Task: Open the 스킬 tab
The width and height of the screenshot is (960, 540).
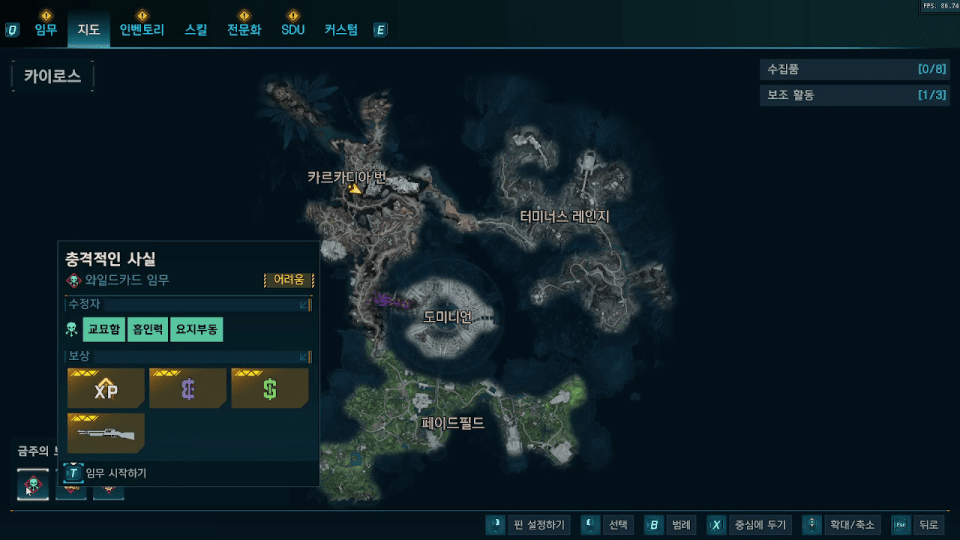Action: click(196, 30)
